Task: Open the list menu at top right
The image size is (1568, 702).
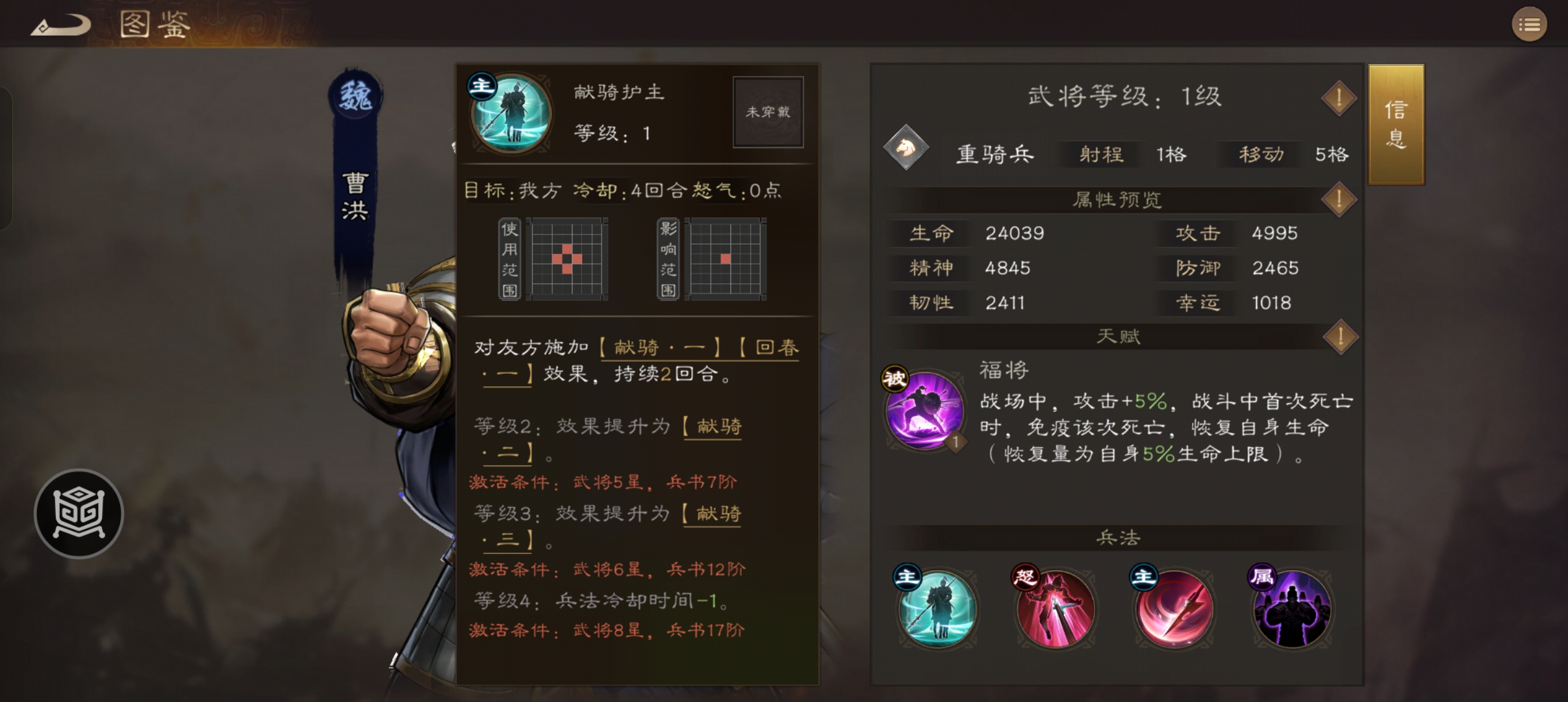Action: tap(1531, 24)
